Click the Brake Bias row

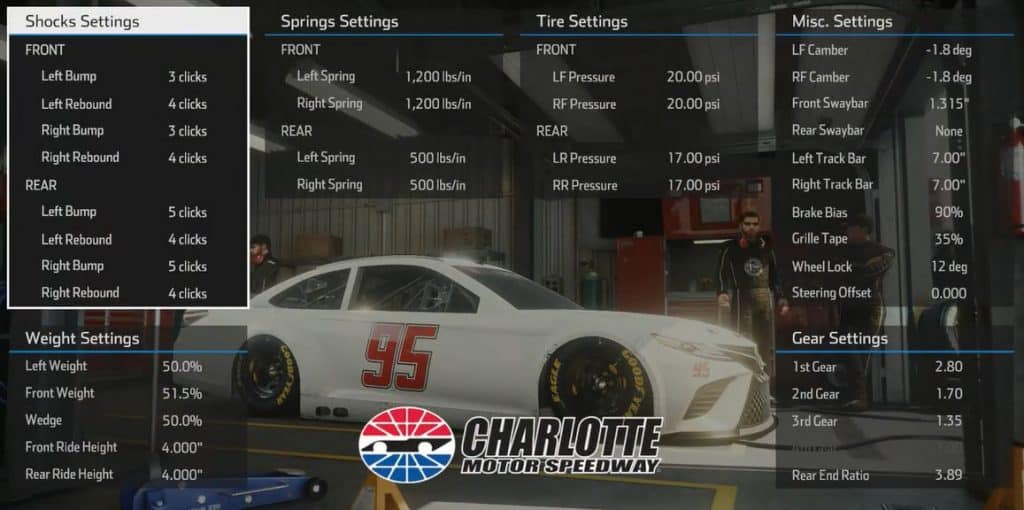click(878, 212)
